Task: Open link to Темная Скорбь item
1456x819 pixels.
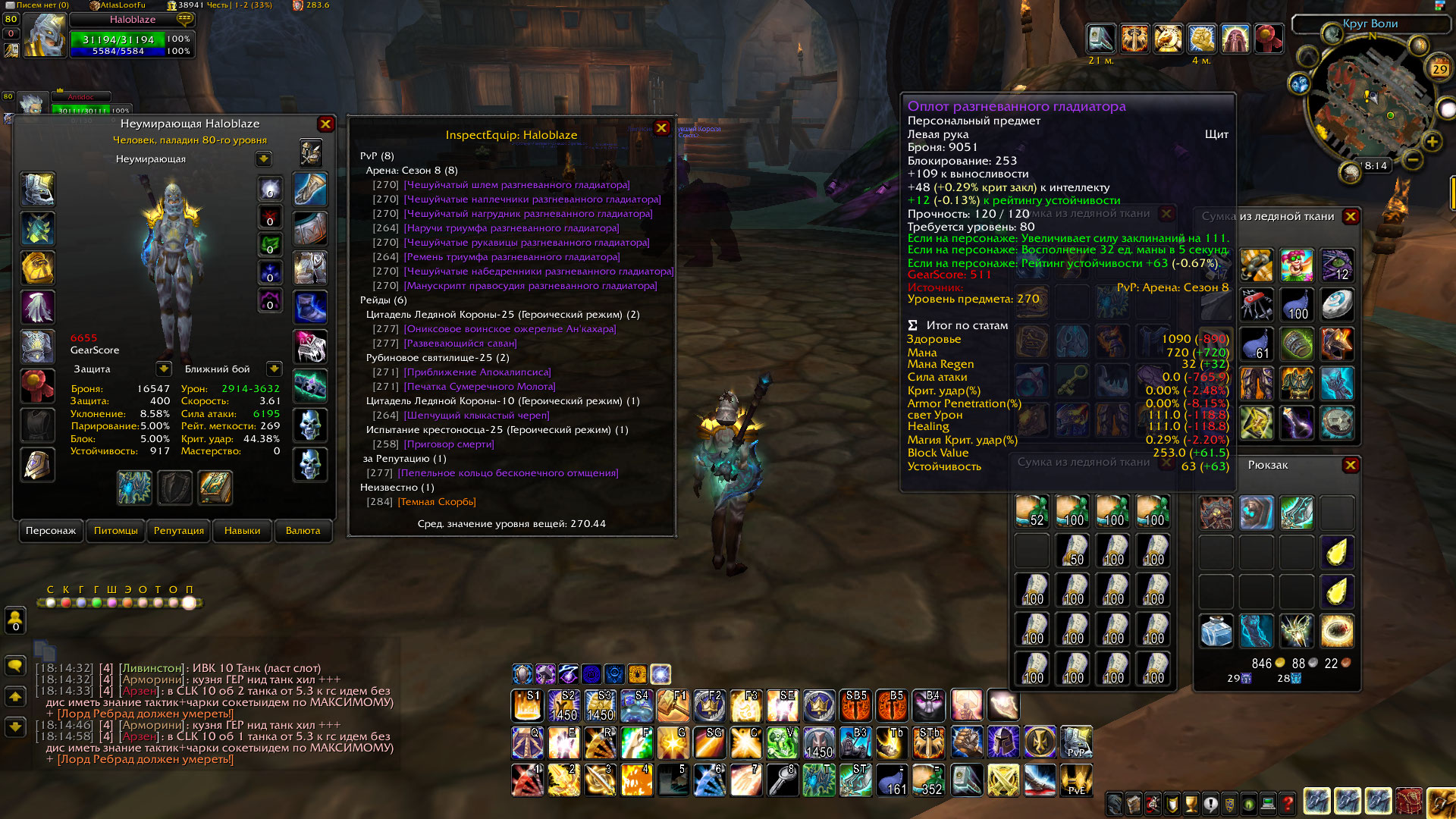Action: (437, 502)
